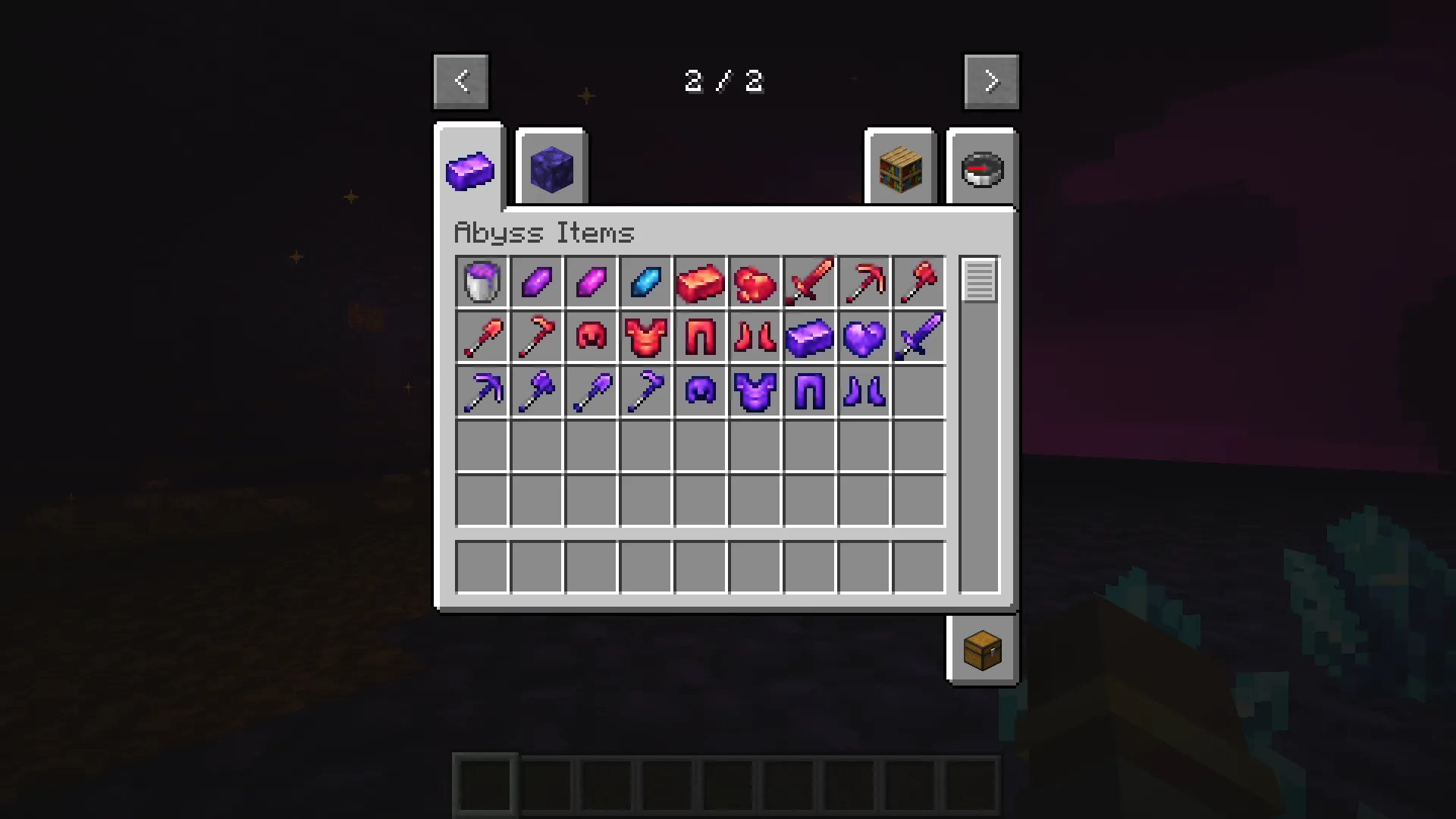Select the purple sword in row two

(x=918, y=337)
